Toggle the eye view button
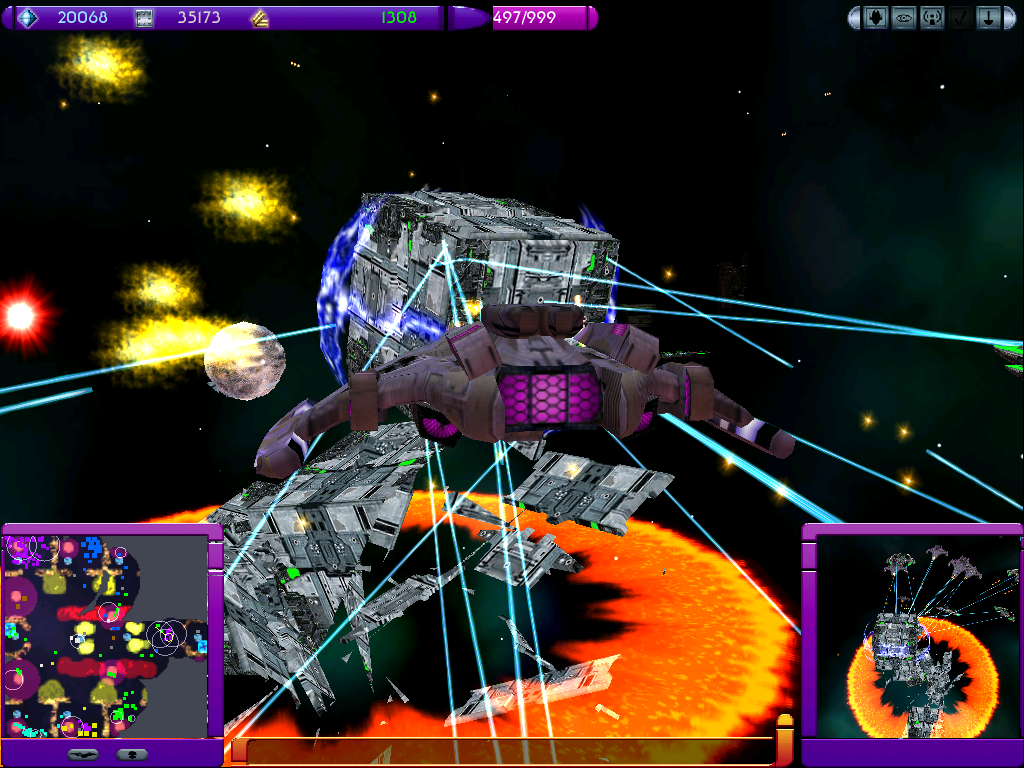 [x=904, y=18]
